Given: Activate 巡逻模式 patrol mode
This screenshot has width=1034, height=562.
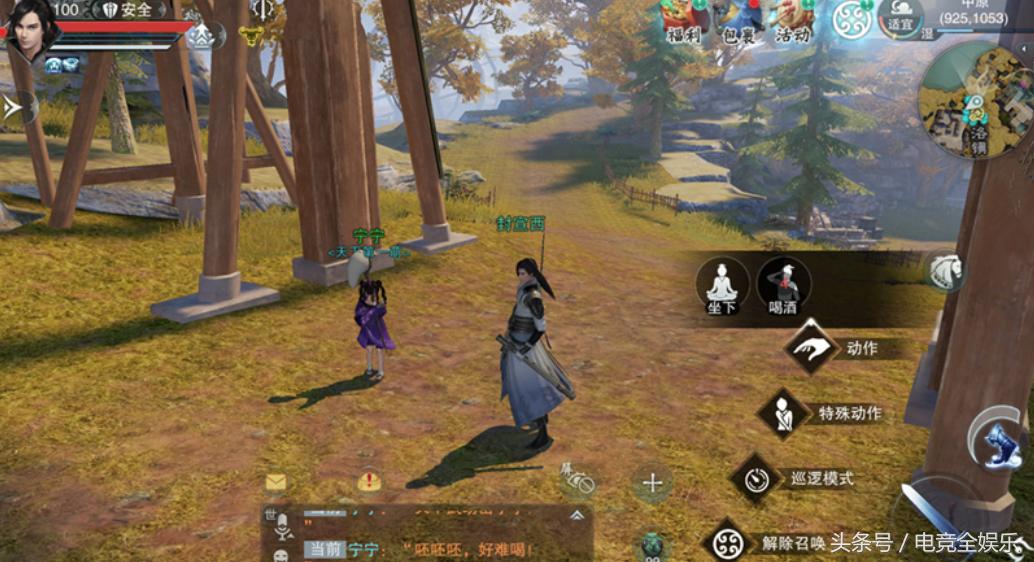Looking at the screenshot, I should pyautogui.click(x=756, y=478).
